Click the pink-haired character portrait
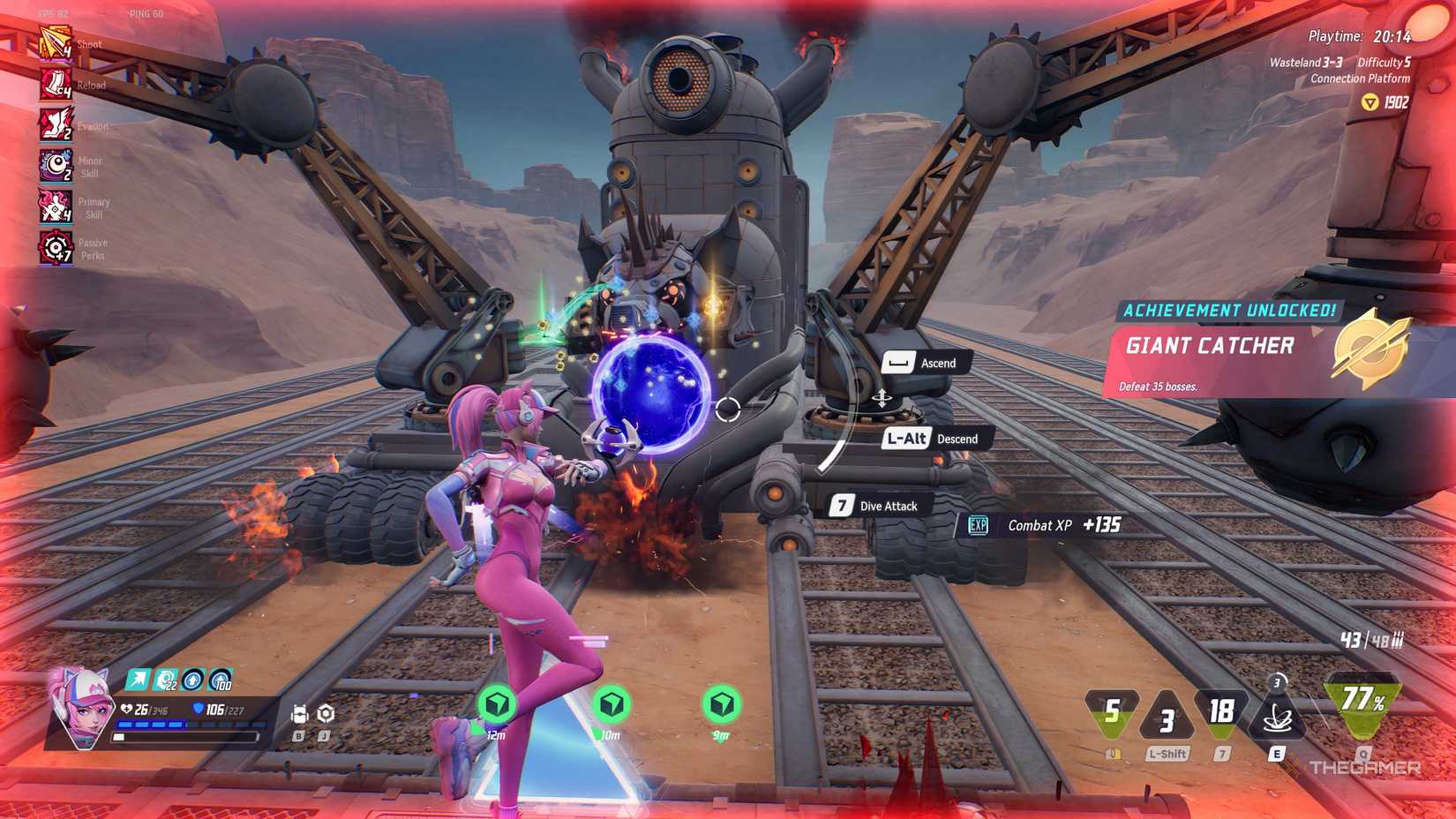This screenshot has width=1456, height=819. pyautogui.click(x=83, y=708)
